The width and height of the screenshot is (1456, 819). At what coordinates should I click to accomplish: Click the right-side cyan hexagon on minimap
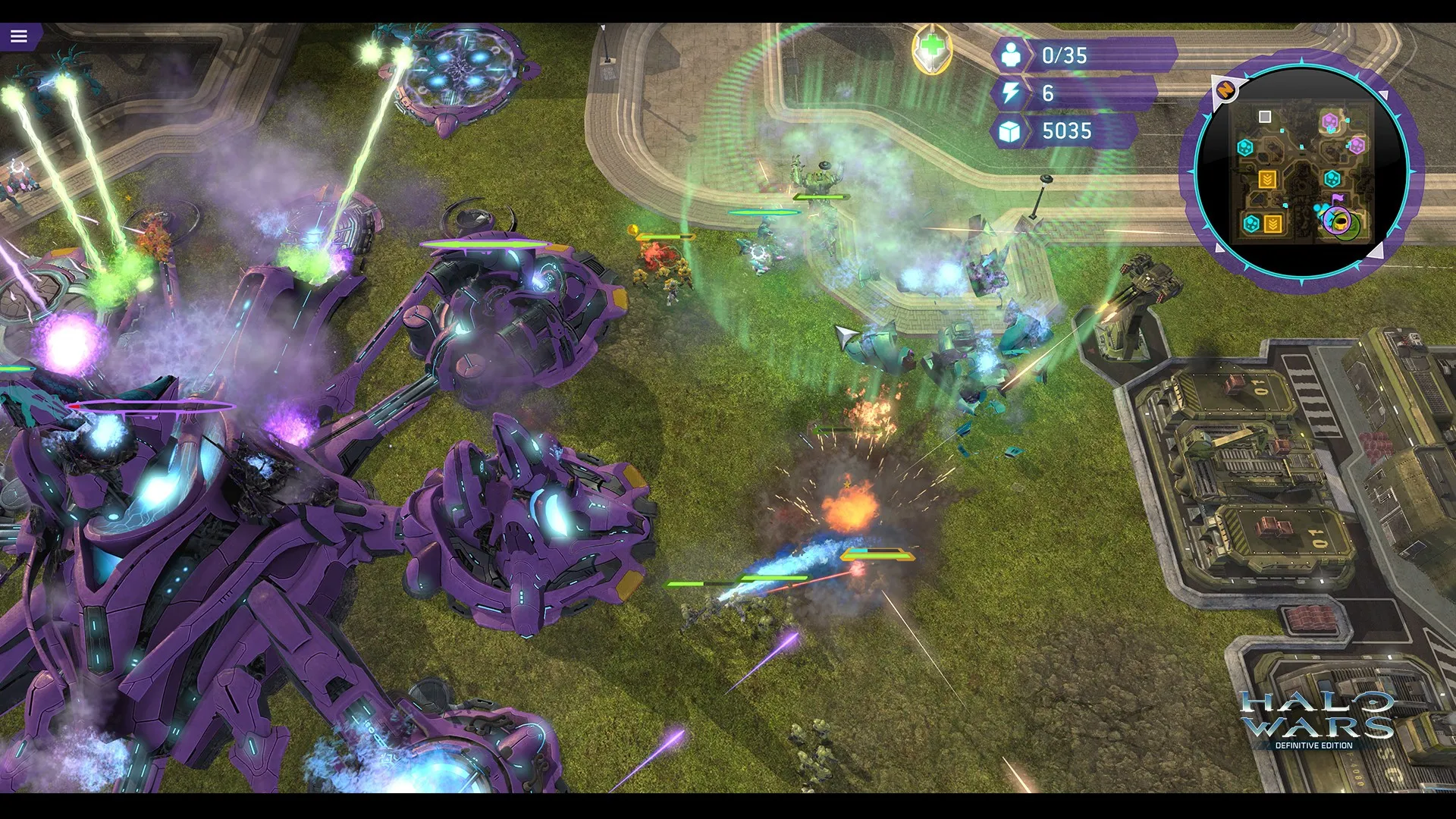pos(1333,177)
